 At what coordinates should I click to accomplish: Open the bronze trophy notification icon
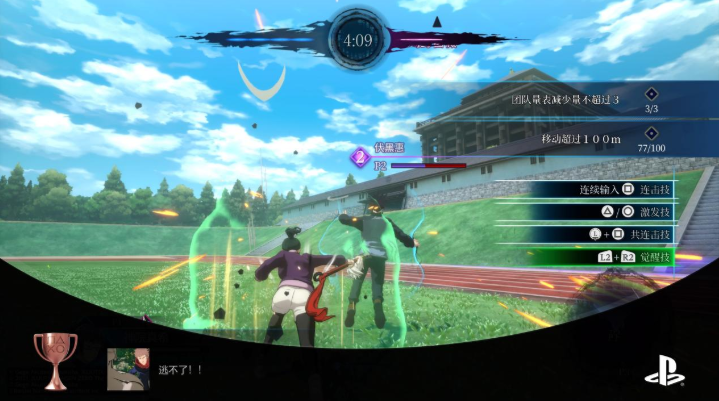(55, 360)
